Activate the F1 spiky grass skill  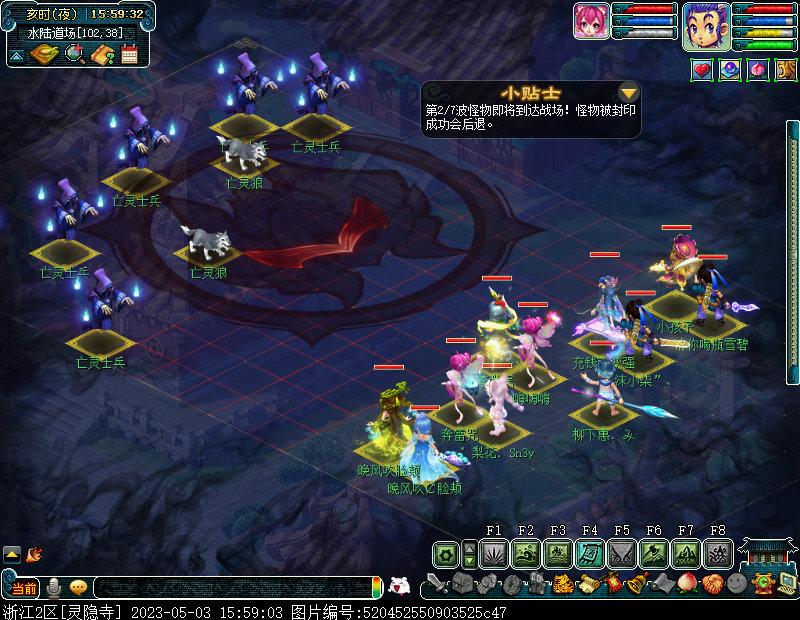[494, 553]
